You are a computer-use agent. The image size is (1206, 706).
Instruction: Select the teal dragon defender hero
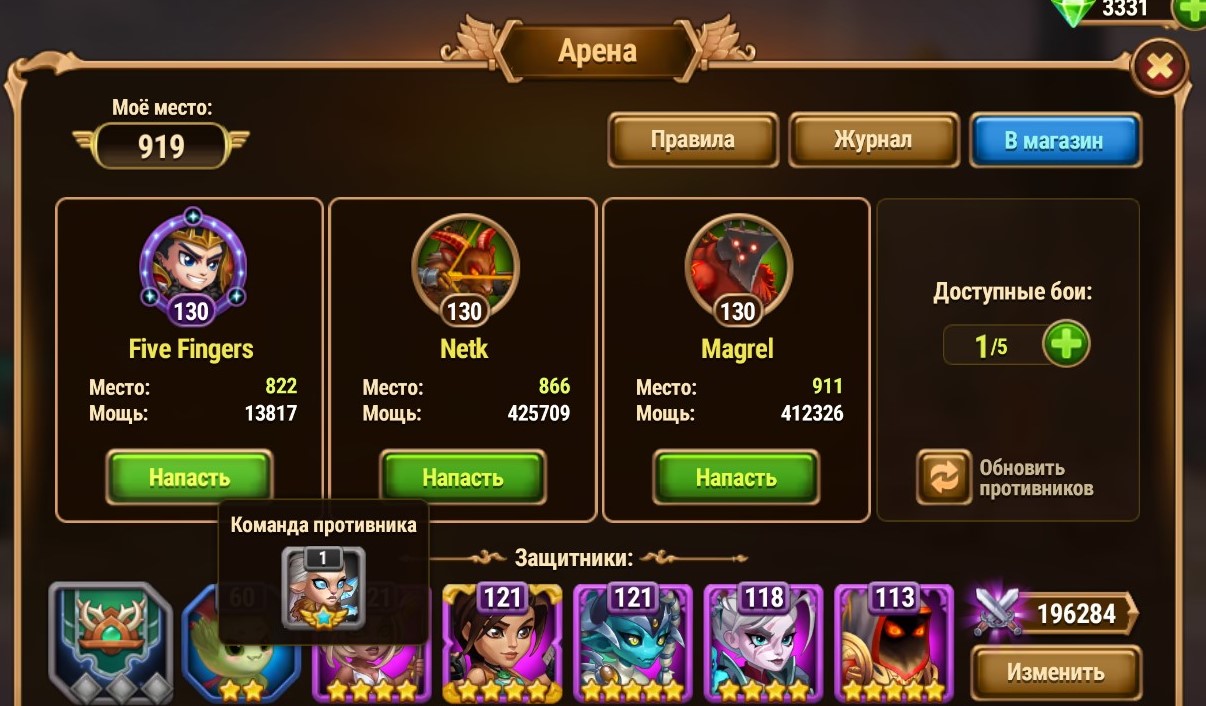coord(632,643)
